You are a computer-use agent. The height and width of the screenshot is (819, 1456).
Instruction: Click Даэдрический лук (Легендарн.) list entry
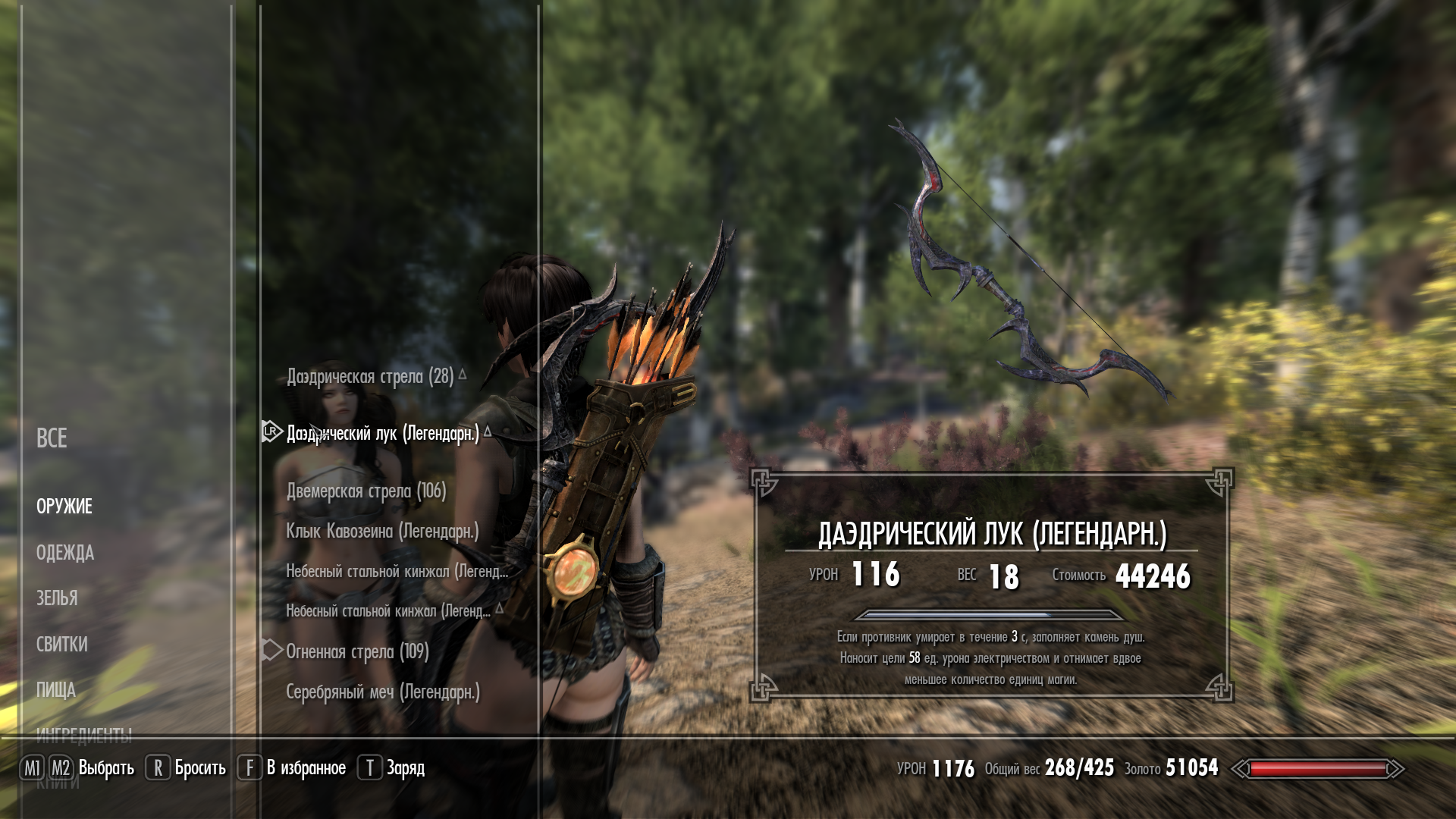click(383, 434)
